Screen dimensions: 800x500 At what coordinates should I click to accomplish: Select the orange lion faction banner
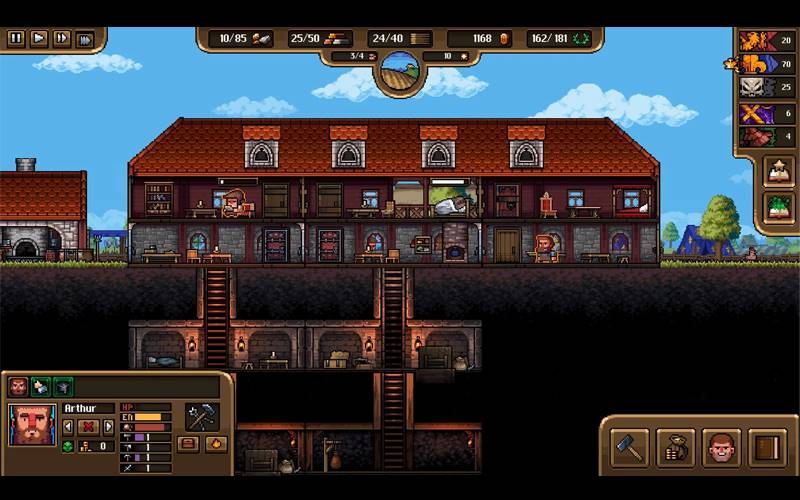pos(753,40)
